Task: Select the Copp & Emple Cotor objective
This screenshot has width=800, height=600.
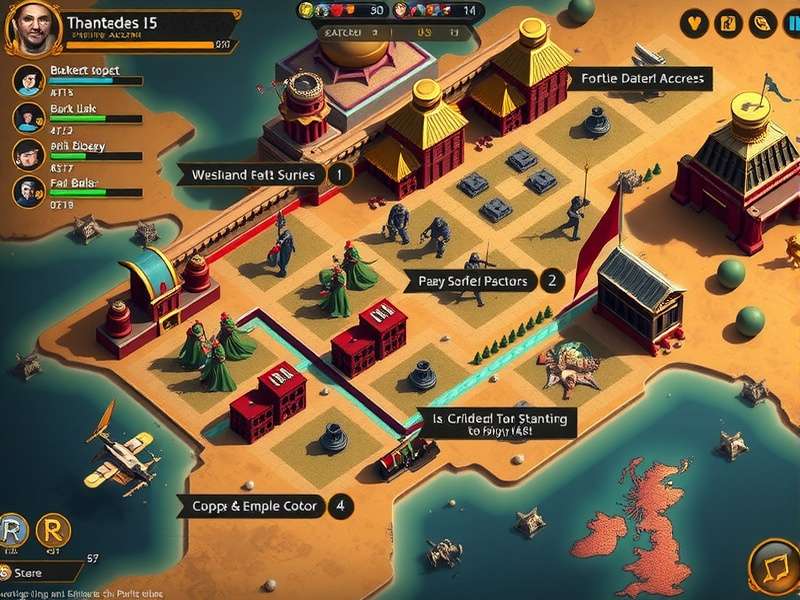Action: pyautogui.click(x=254, y=507)
